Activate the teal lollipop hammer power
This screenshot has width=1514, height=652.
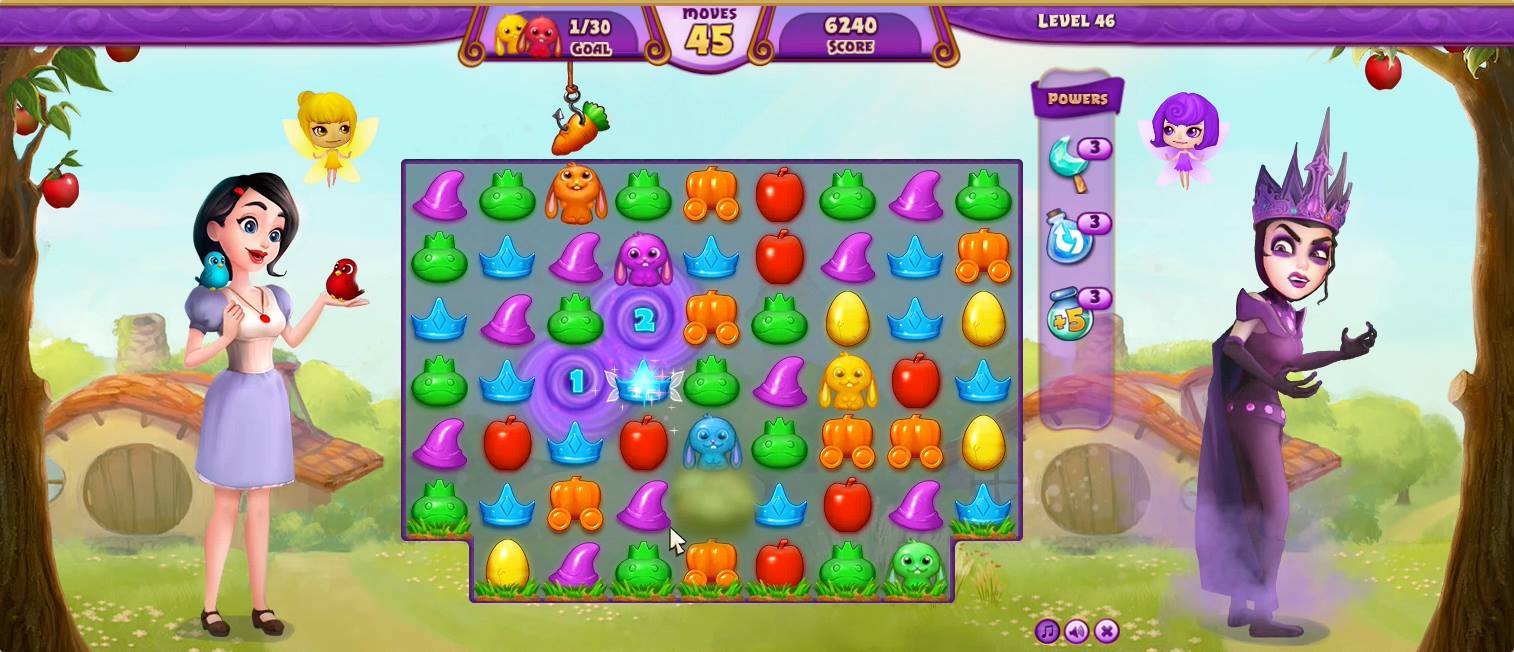pyautogui.click(x=1068, y=162)
